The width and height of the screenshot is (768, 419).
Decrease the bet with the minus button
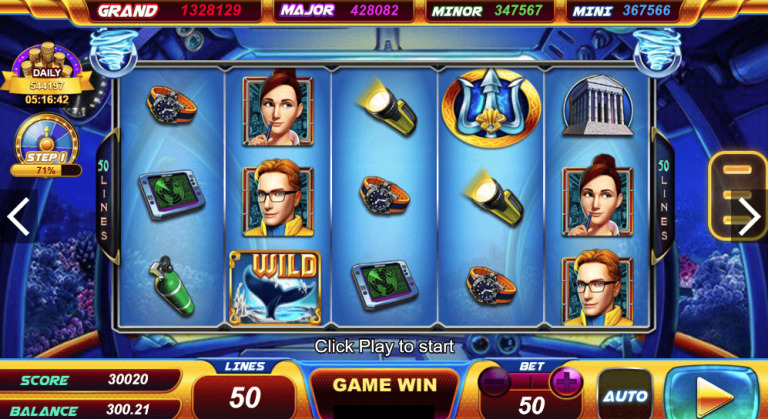(x=496, y=381)
